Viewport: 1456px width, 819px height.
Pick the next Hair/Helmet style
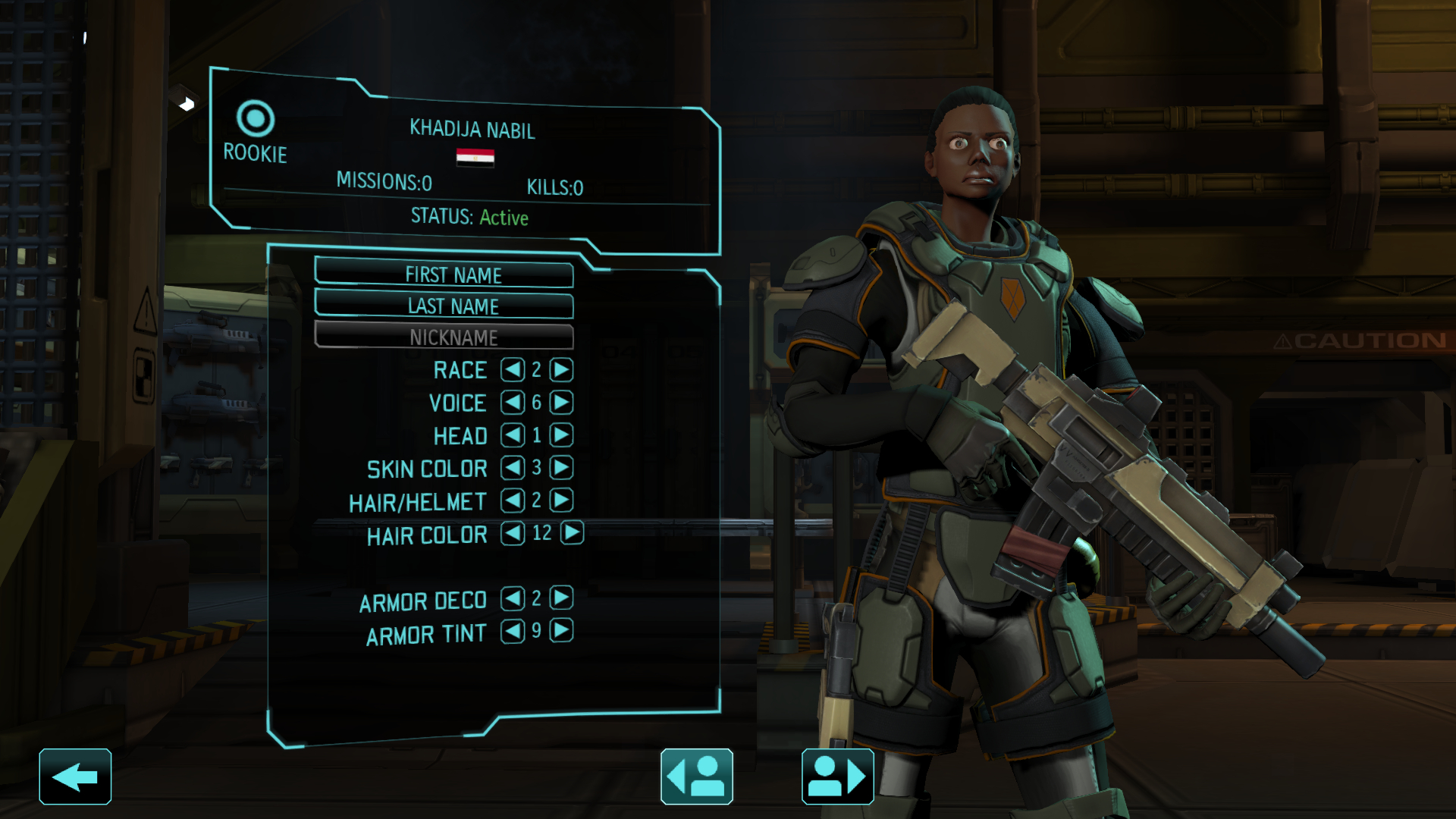561,500
